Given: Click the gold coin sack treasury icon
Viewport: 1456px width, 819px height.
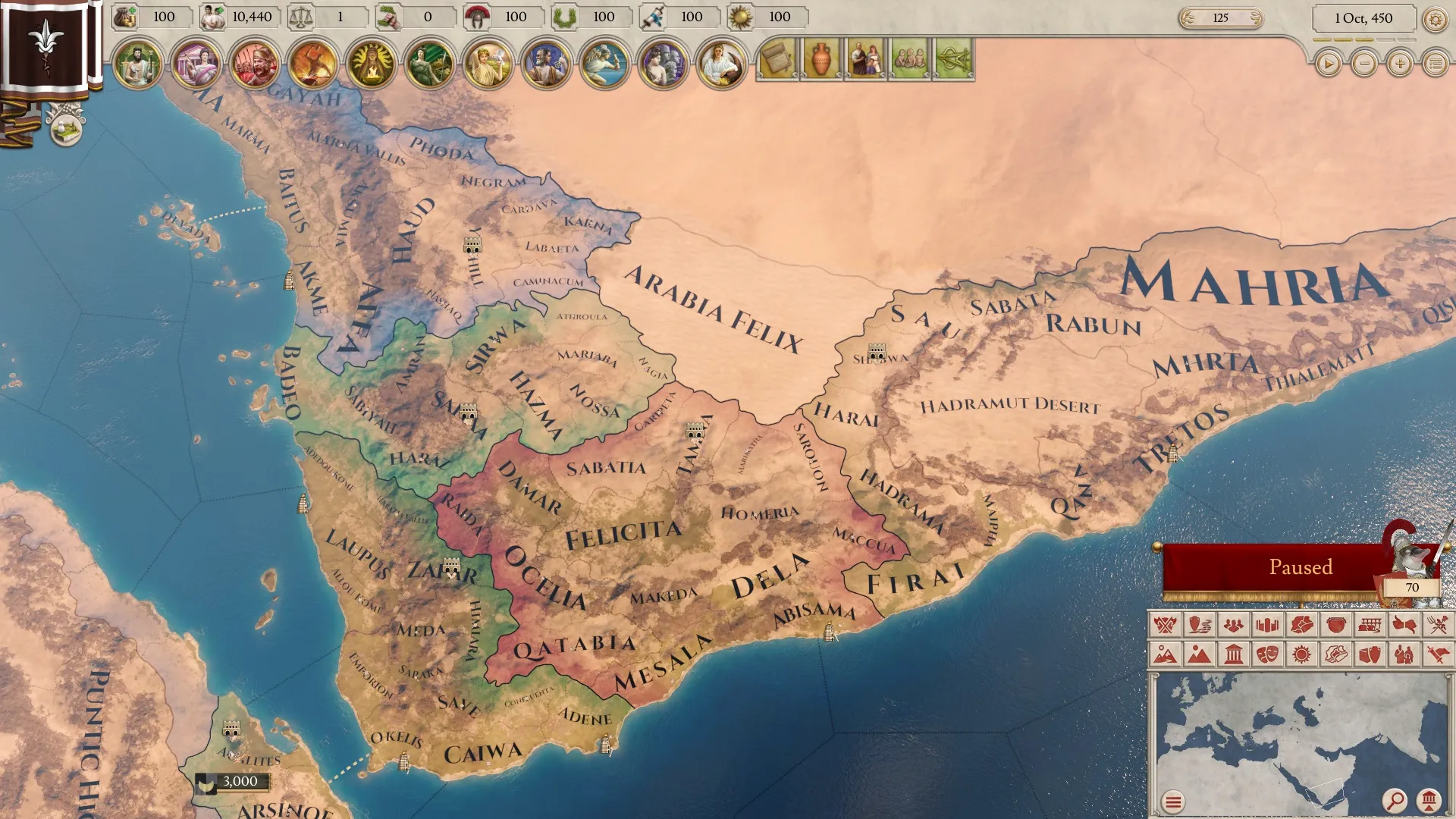Looking at the screenshot, I should [125, 17].
